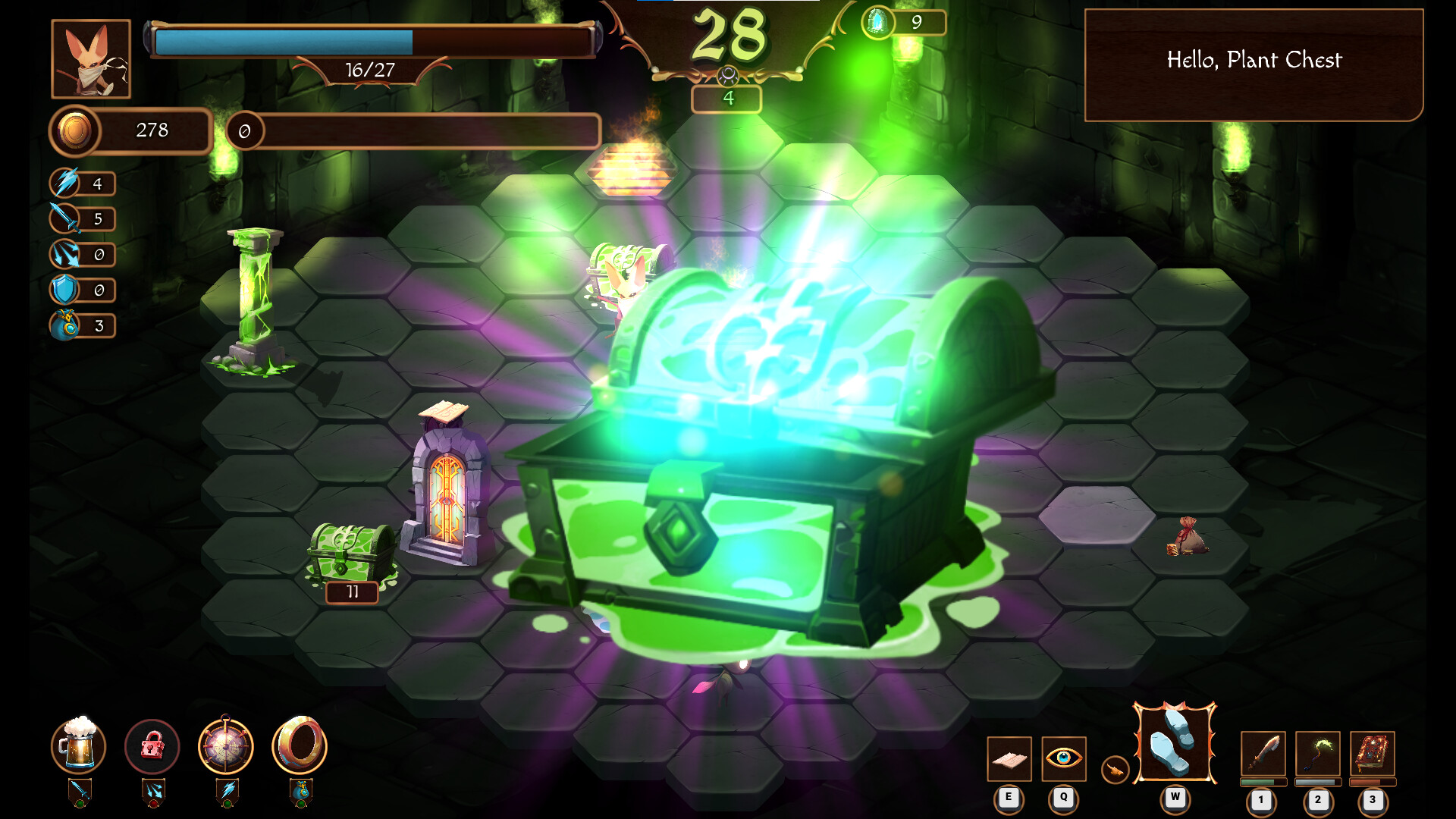Click the gem counter showing 9
The image size is (1456, 819).
[899, 23]
